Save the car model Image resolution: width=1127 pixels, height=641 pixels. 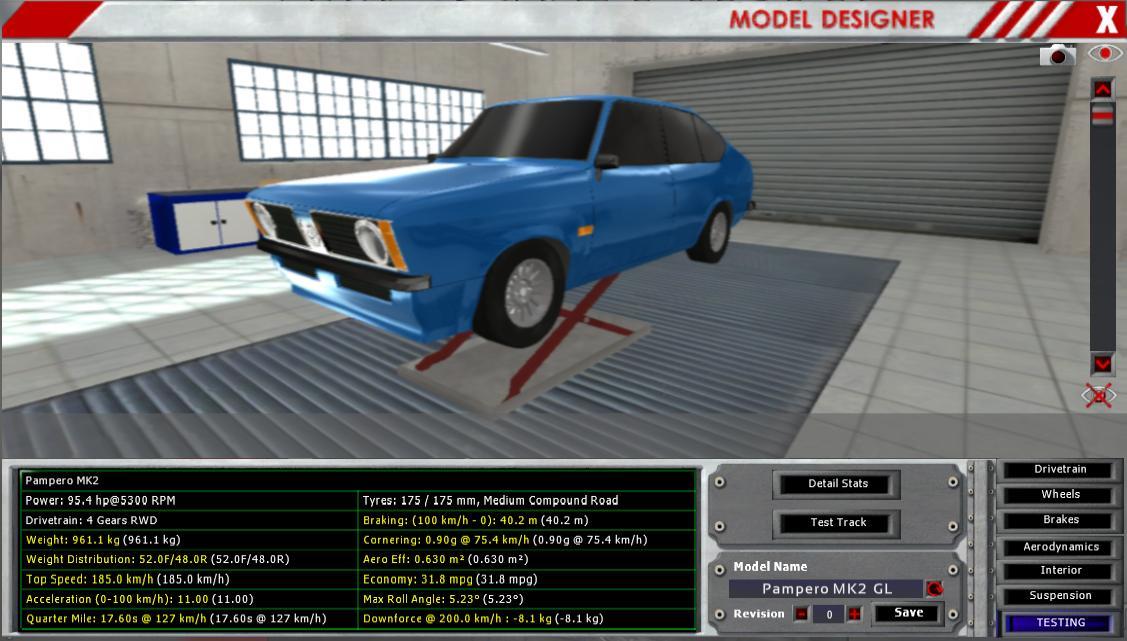pyautogui.click(x=908, y=613)
